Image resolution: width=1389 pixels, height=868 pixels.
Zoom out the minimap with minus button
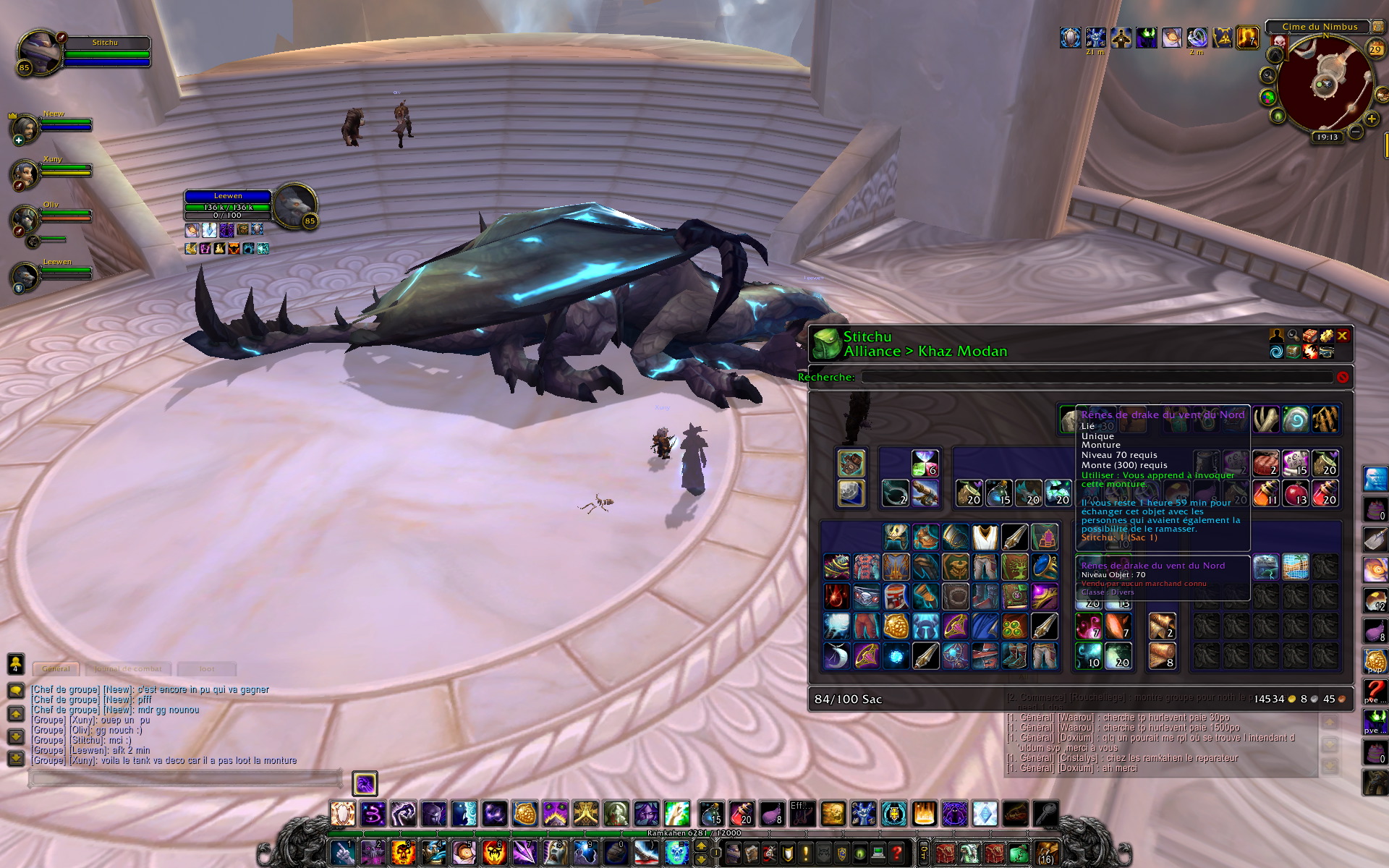[x=1356, y=132]
